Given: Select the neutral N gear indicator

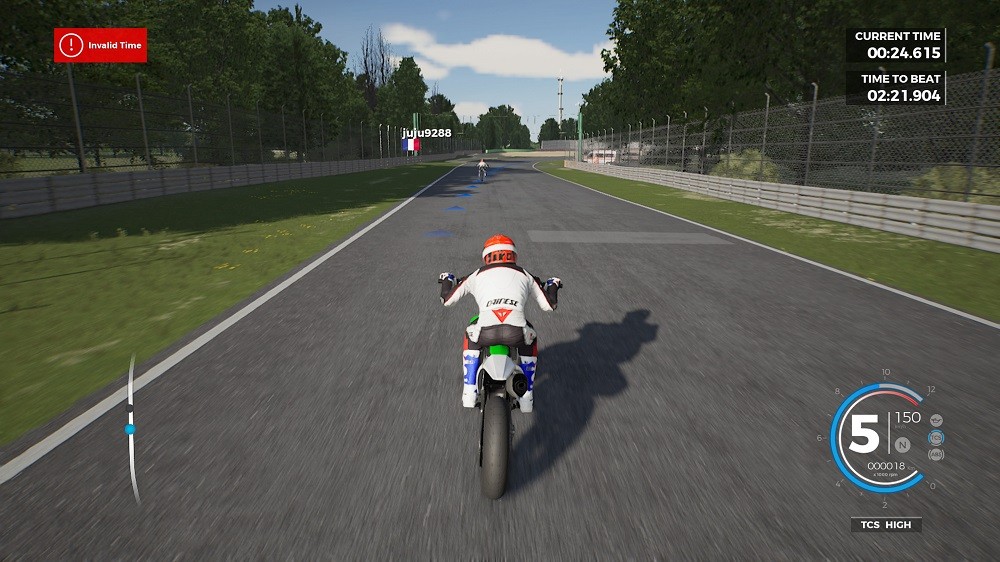Looking at the screenshot, I should 902,444.
